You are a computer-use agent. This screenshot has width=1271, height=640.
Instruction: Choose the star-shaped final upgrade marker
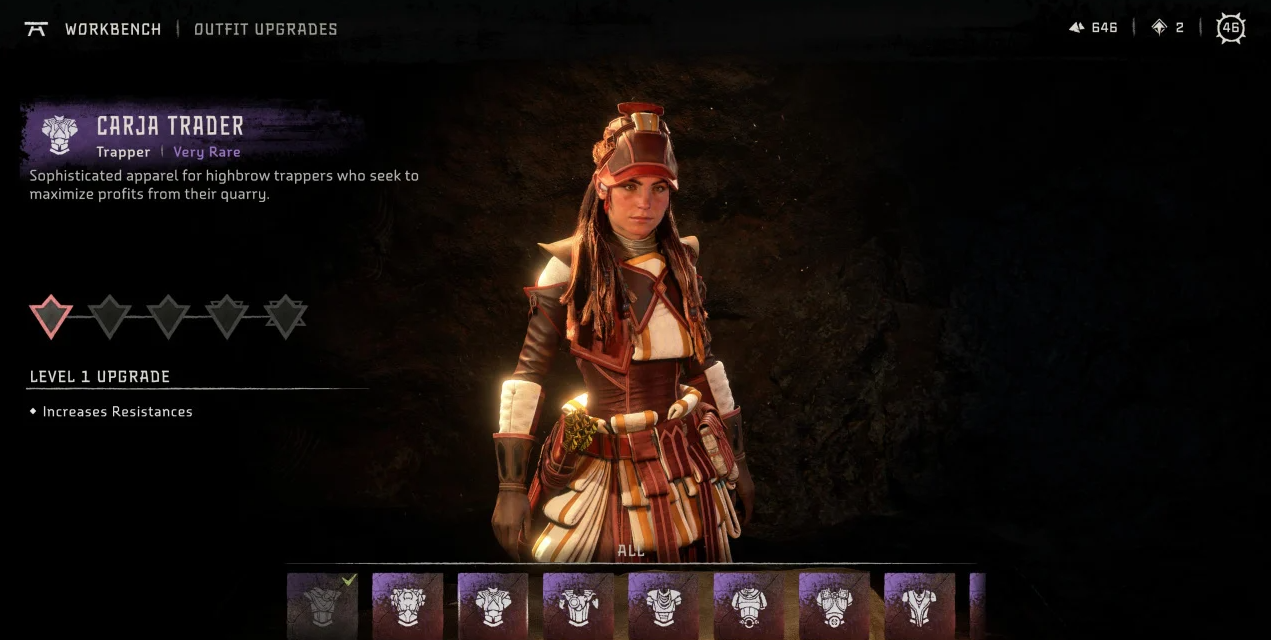pos(286,316)
